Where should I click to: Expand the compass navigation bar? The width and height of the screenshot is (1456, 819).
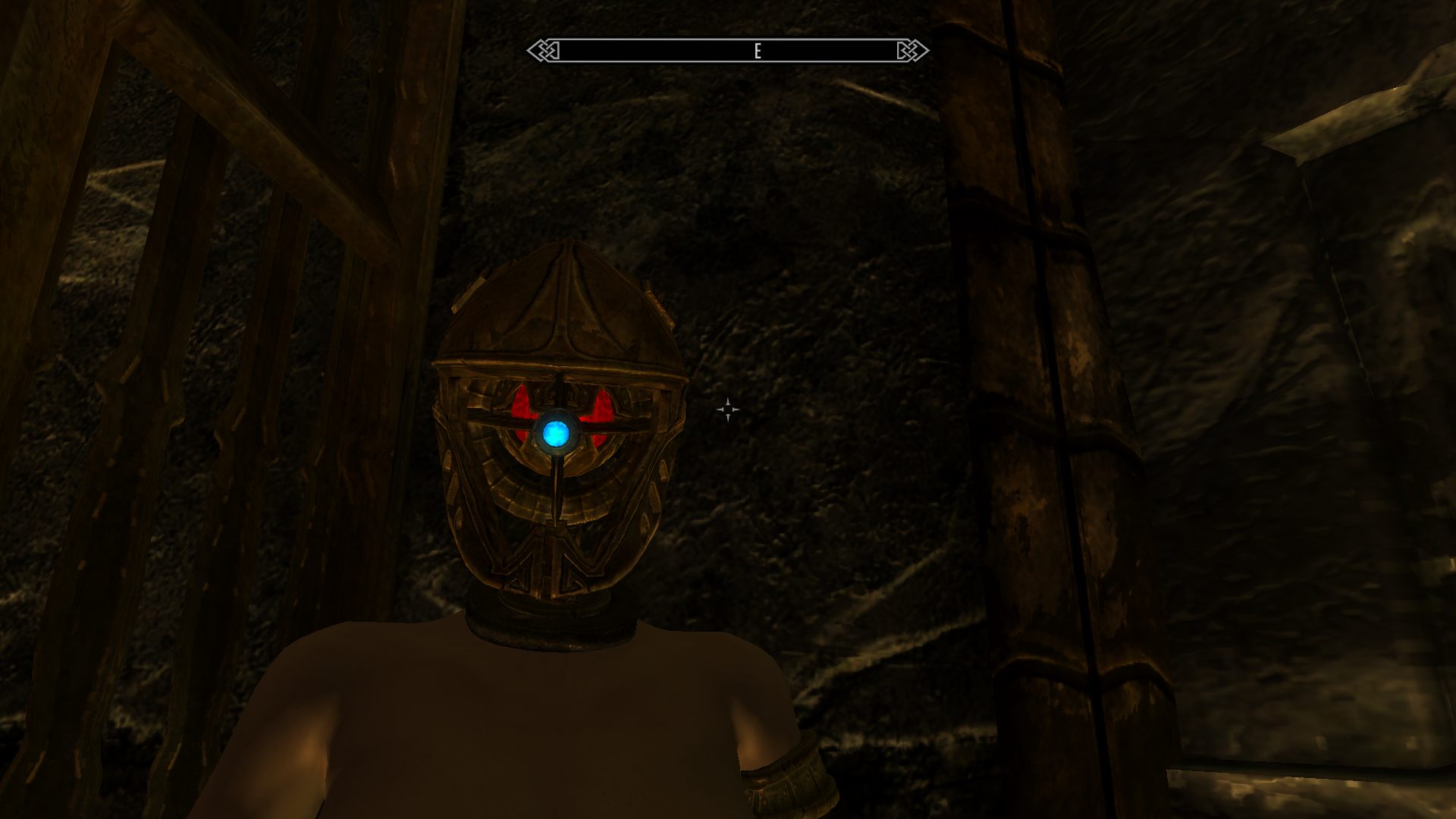[726, 51]
